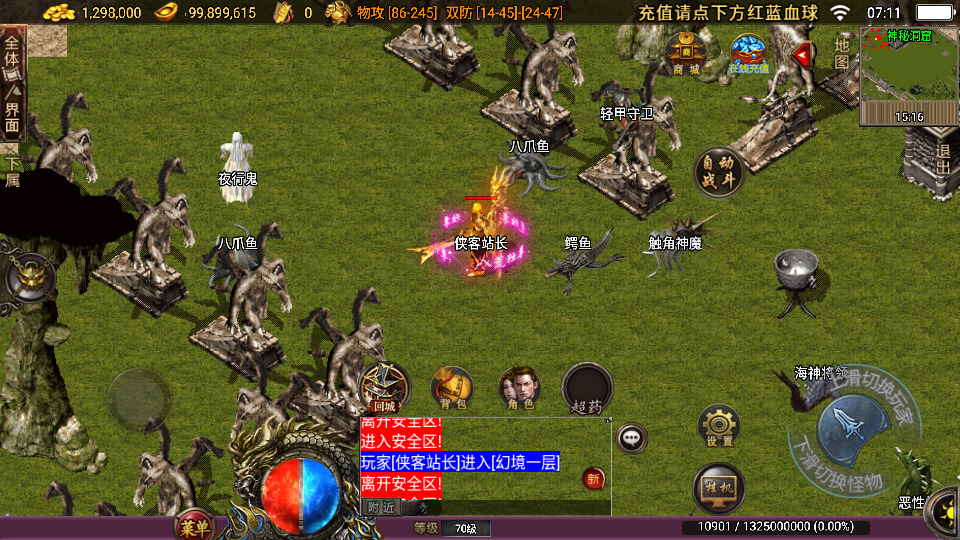Click the red 新 button in chat
The image size is (960, 540).
click(x=594, y=479)
